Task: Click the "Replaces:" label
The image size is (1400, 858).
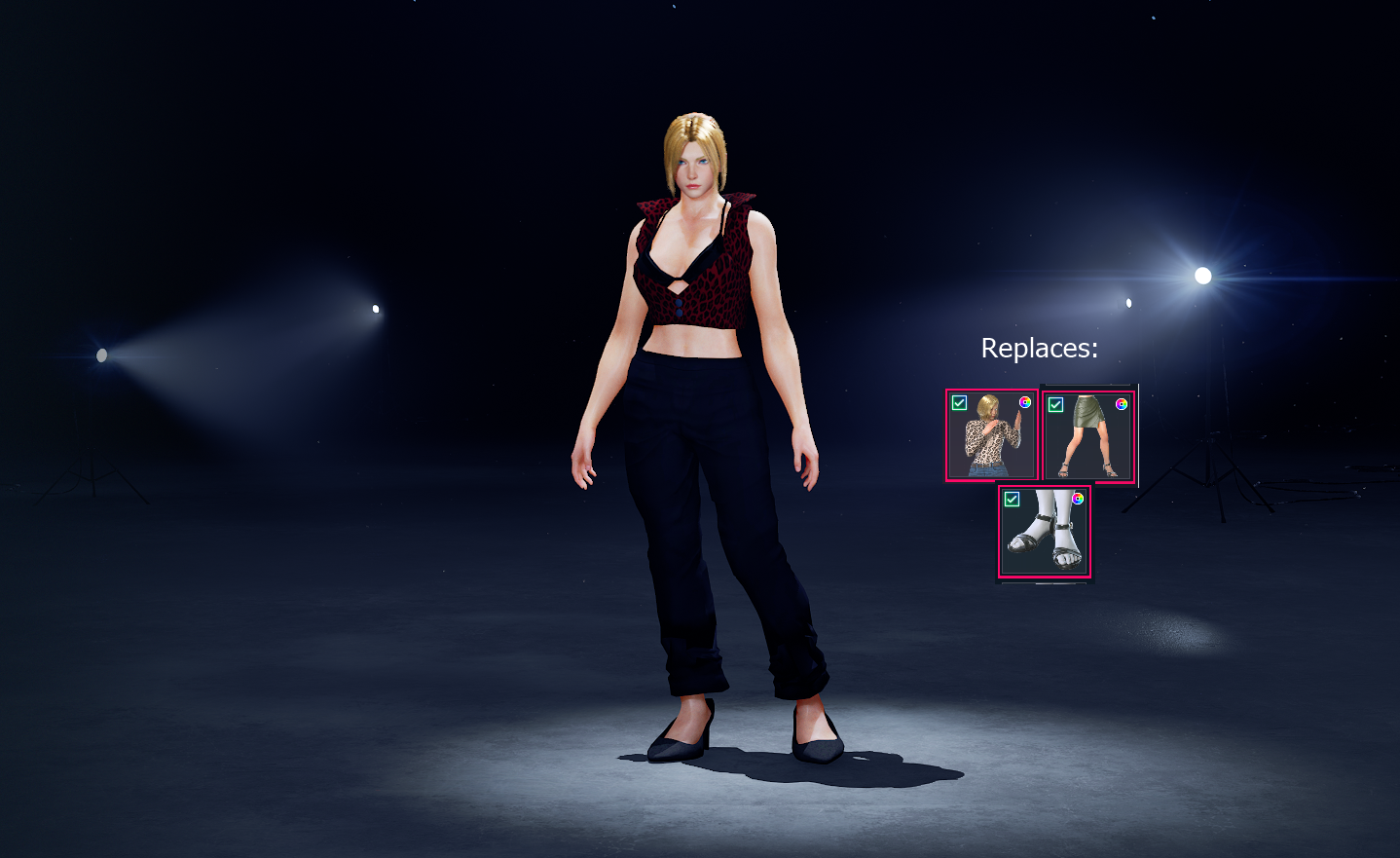Action: click(x=1040, y=350)
